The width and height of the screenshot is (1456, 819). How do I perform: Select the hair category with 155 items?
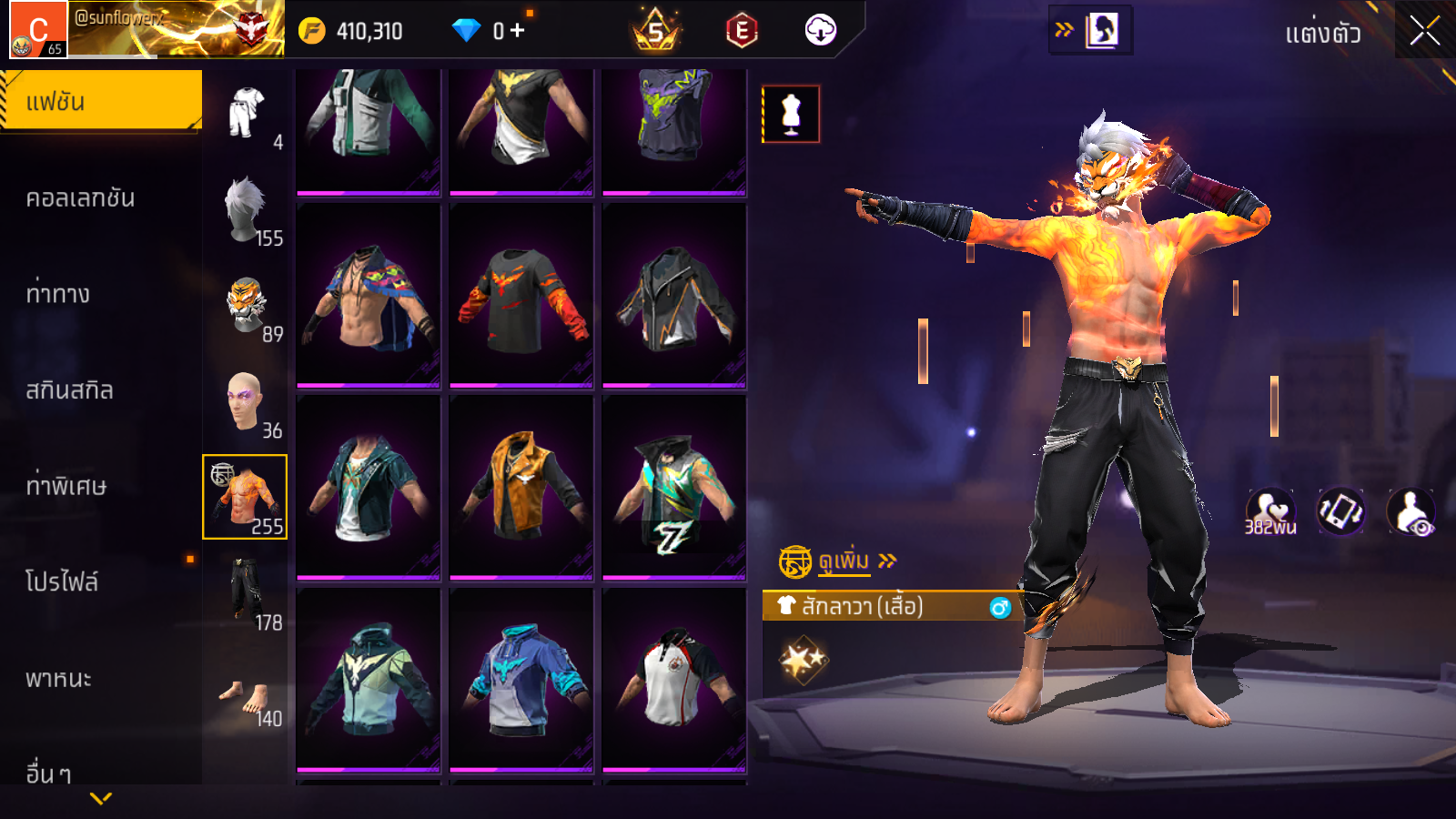click(246, 210)
